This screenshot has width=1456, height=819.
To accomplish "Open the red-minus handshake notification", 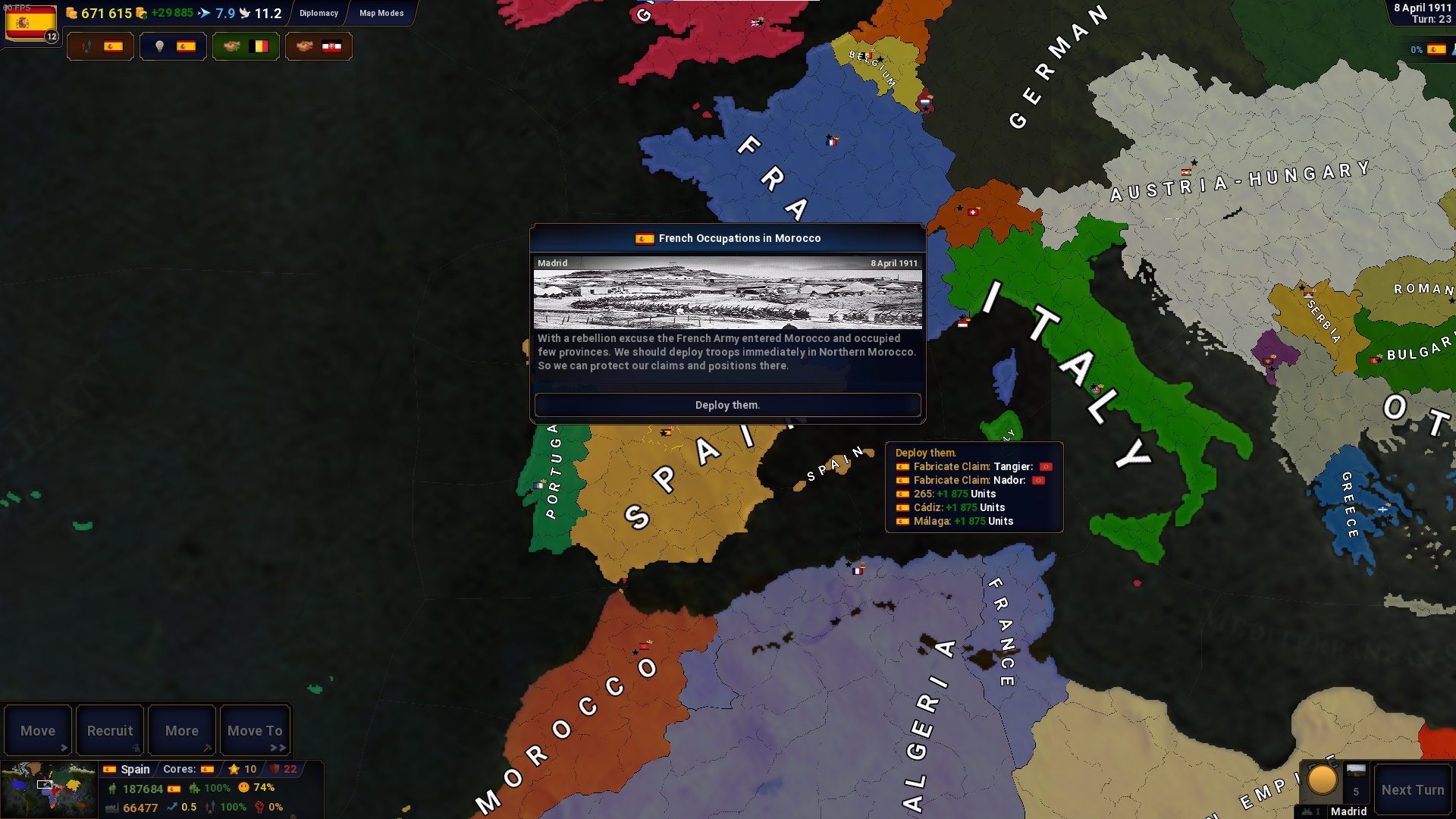I will coord(318,46).
